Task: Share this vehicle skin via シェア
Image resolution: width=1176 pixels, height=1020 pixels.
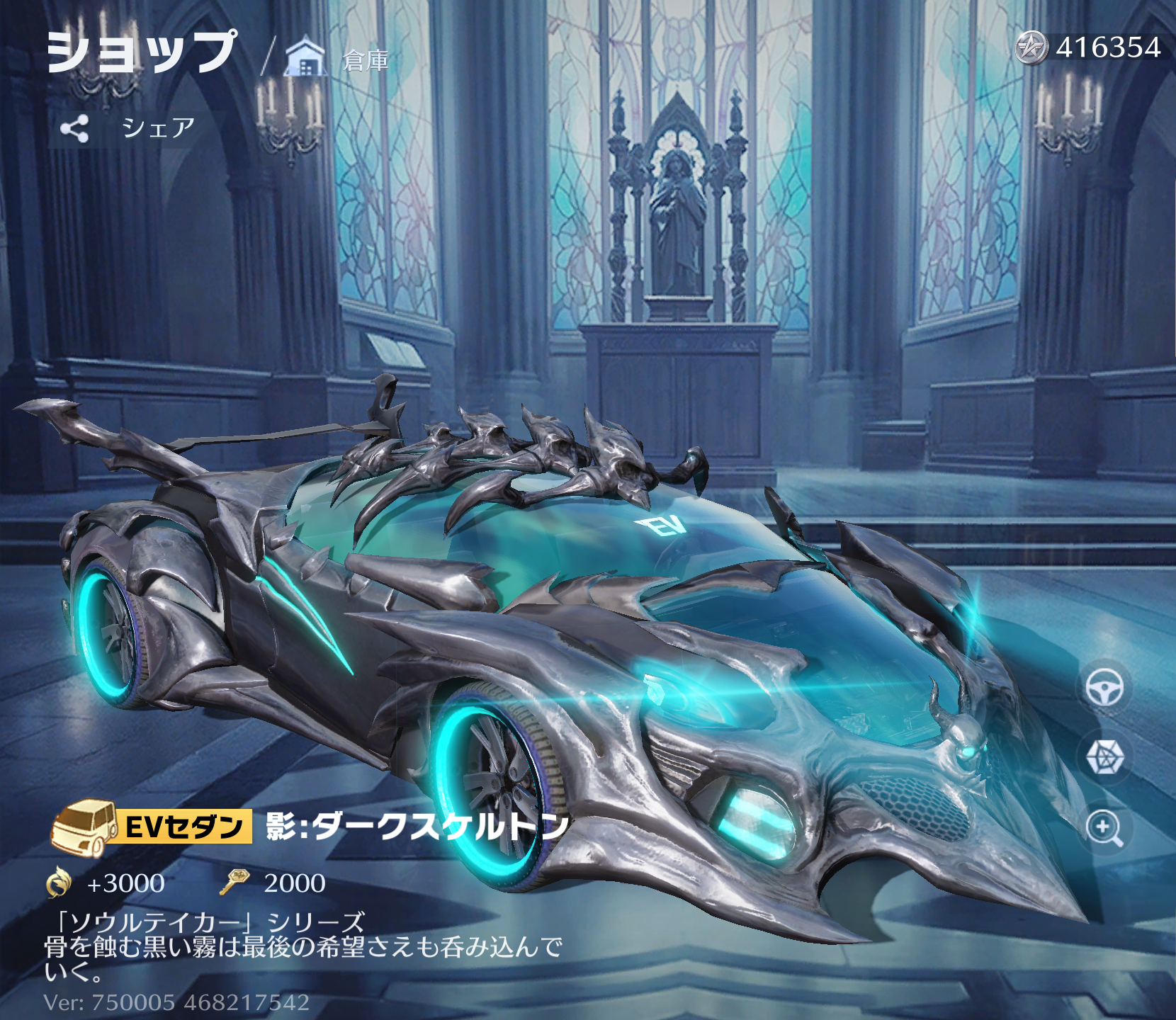Action: coord(128,128)
